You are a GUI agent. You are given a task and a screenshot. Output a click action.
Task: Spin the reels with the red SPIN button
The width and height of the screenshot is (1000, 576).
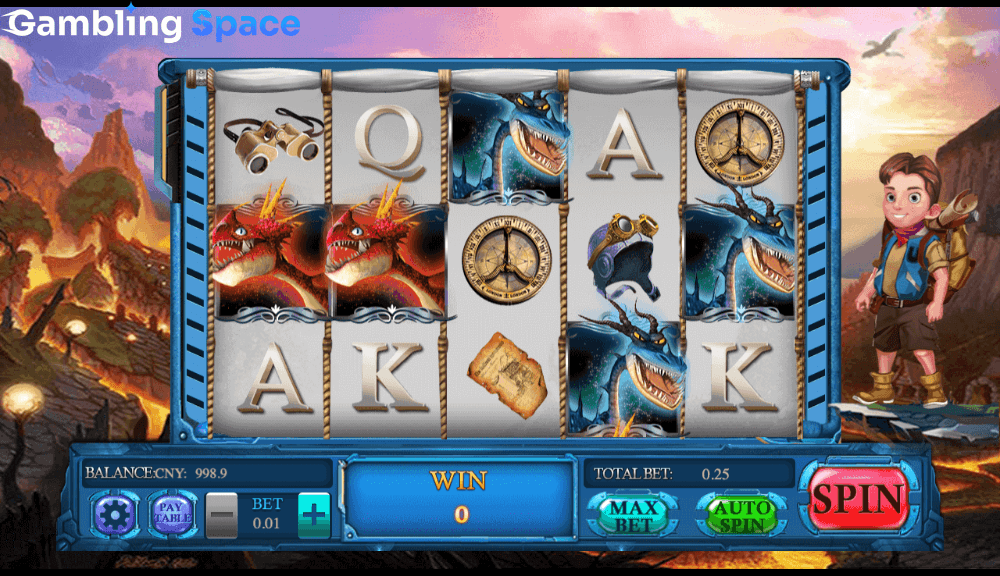click(858, 499)
